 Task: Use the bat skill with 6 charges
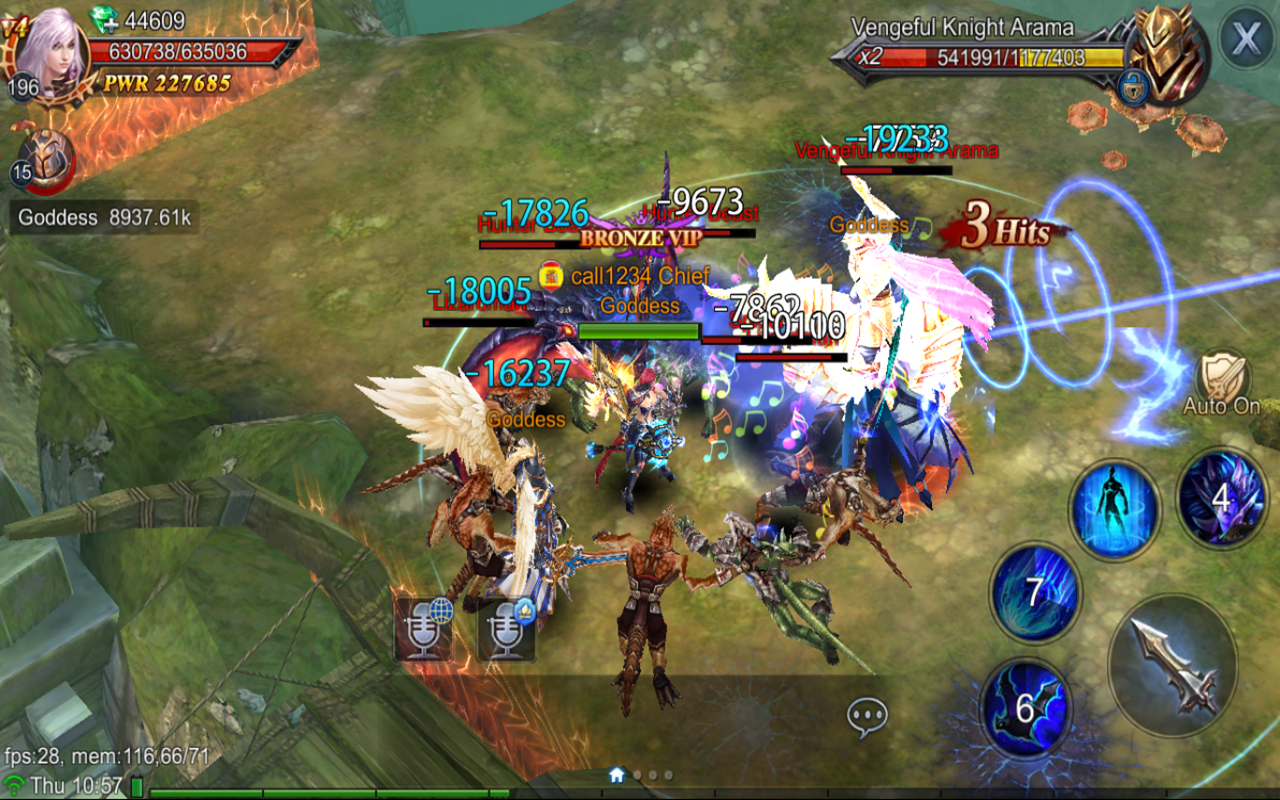1026,703
